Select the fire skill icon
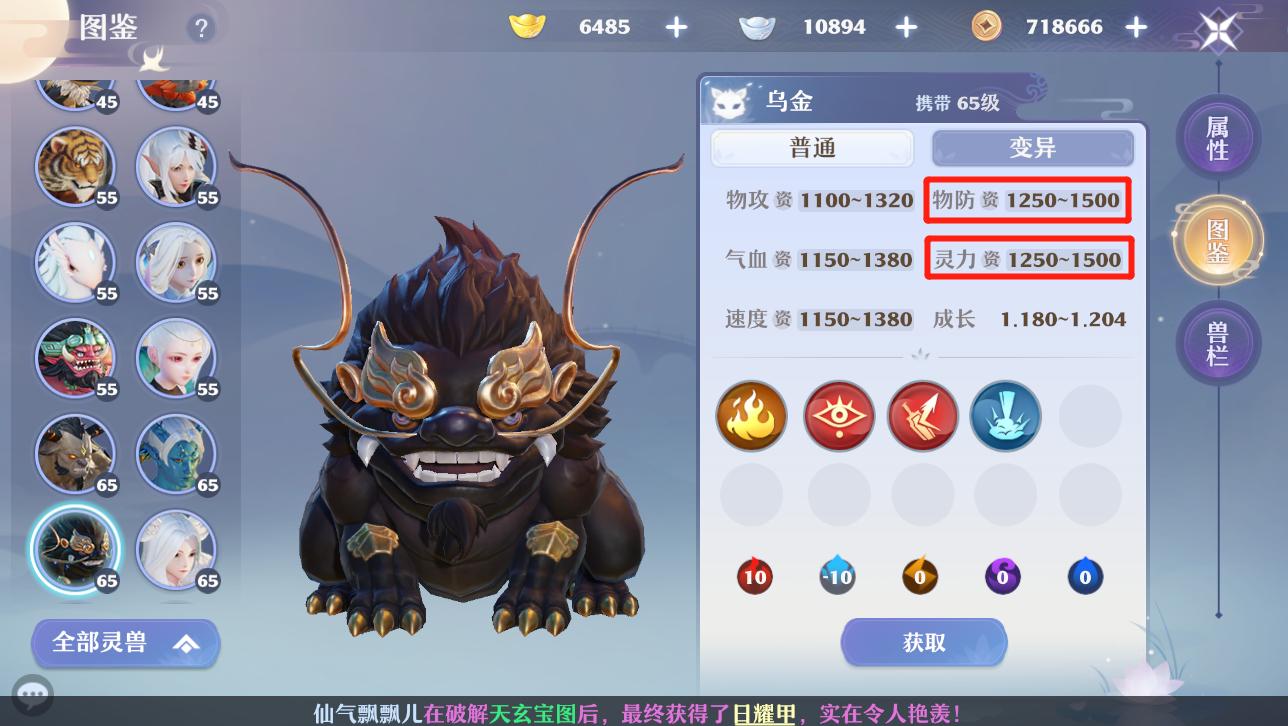The image size is (1288, 726). coord(751,415)
